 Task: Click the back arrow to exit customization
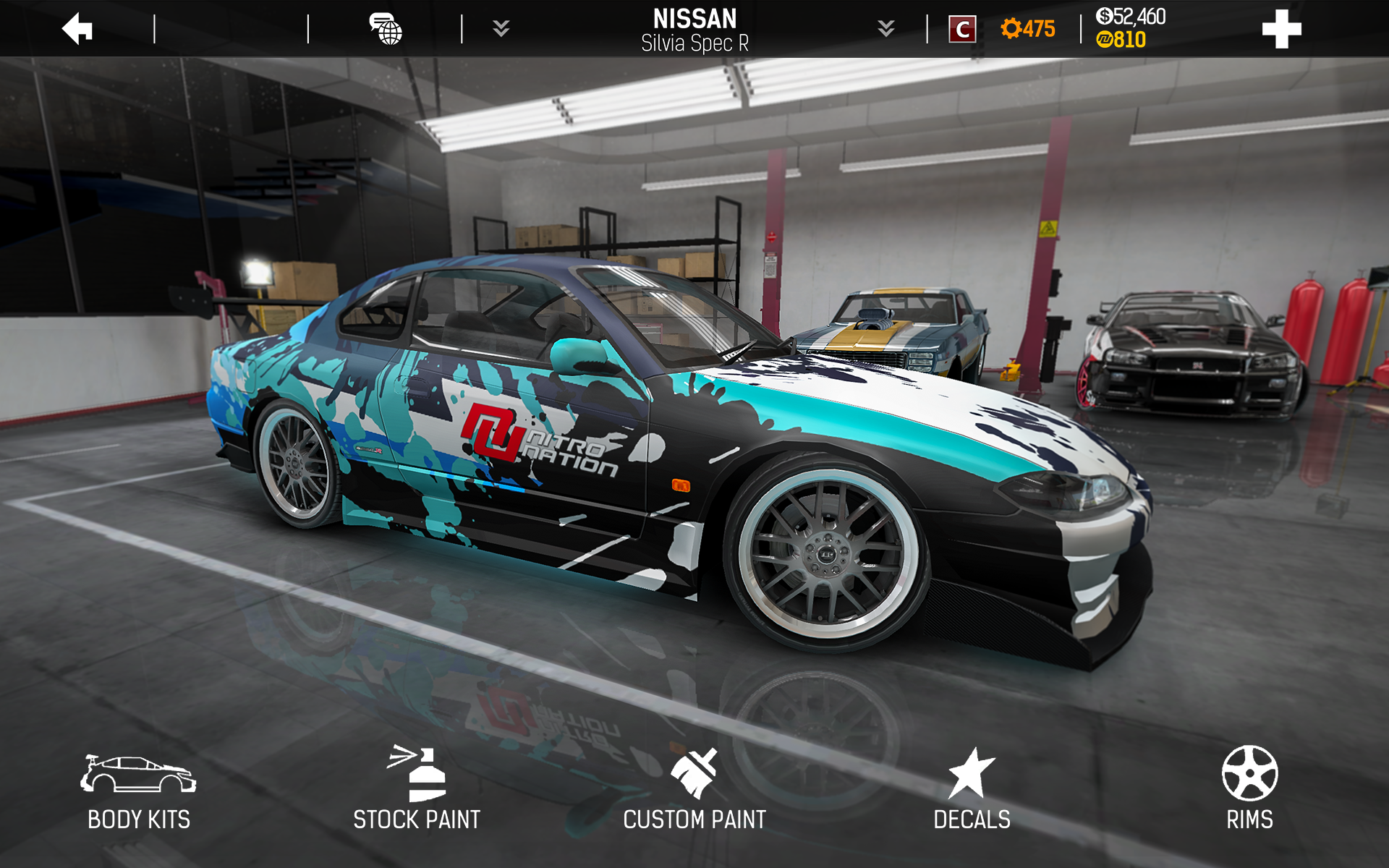(x=76, y=29)
